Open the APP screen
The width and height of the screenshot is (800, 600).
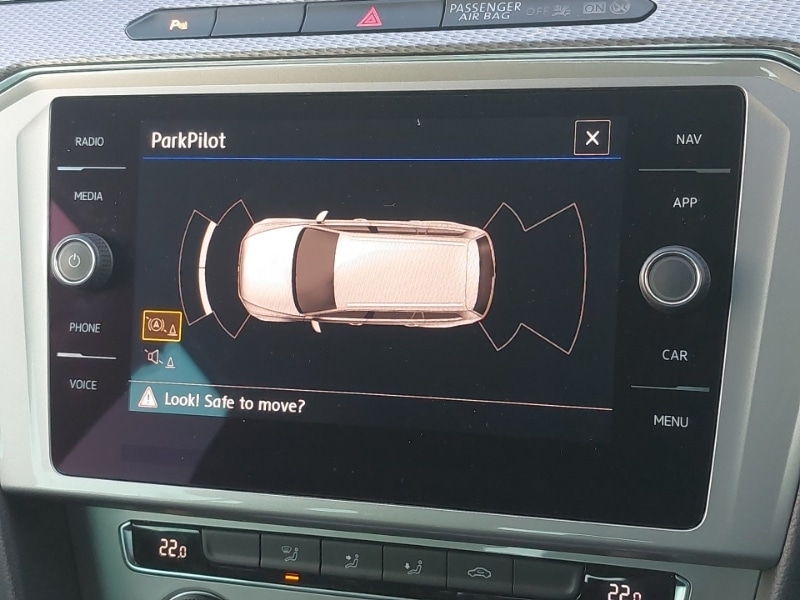(x=685, y=202)
